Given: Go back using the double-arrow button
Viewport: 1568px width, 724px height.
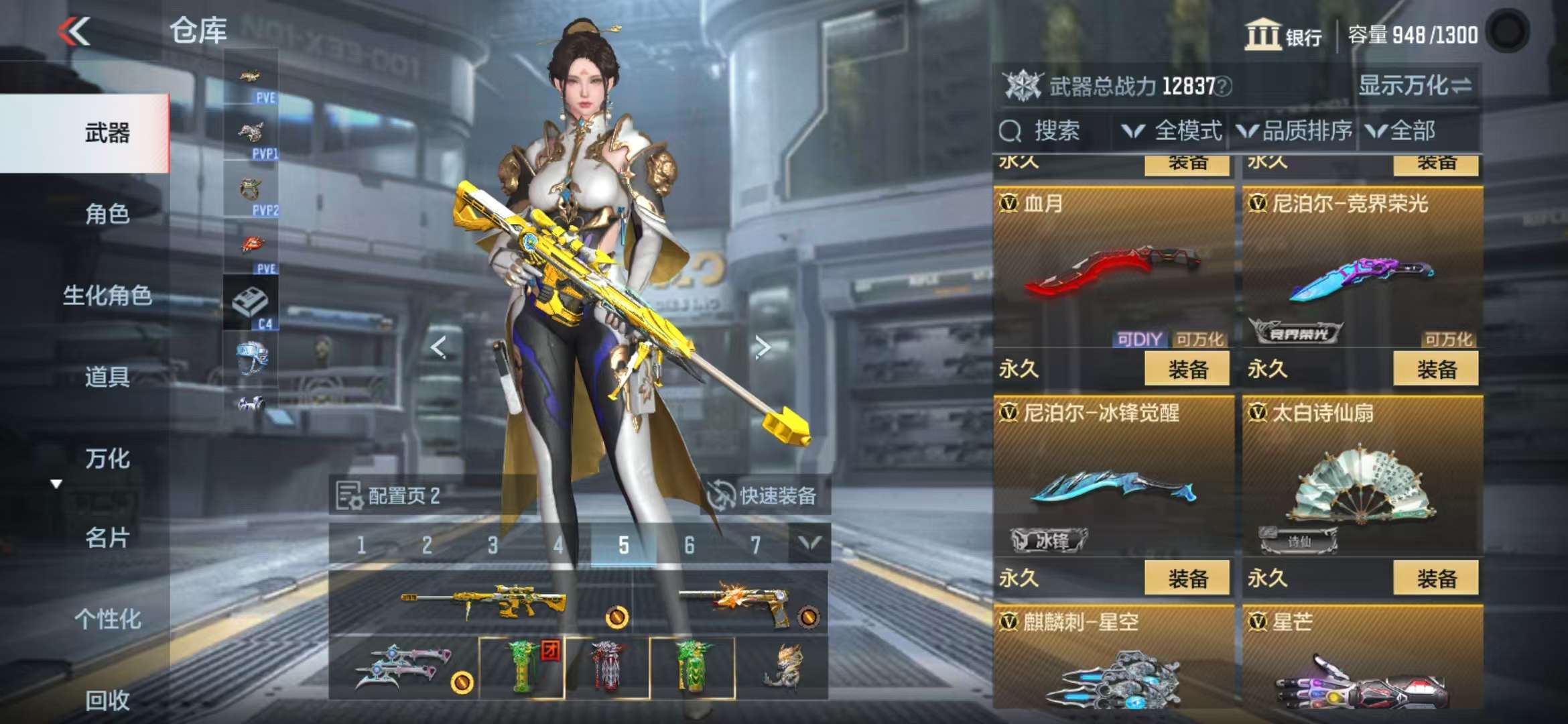Looking at the screenshot, I should click(74, 32).
